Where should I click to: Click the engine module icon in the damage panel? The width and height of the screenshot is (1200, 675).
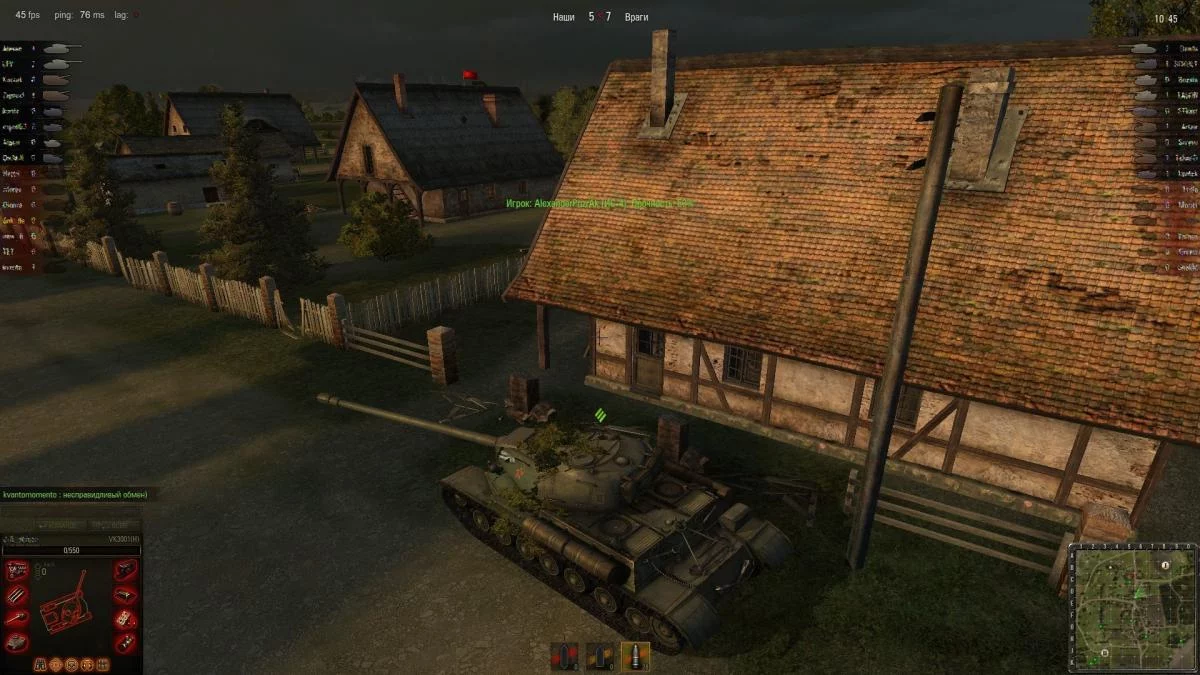coord(17,571)
